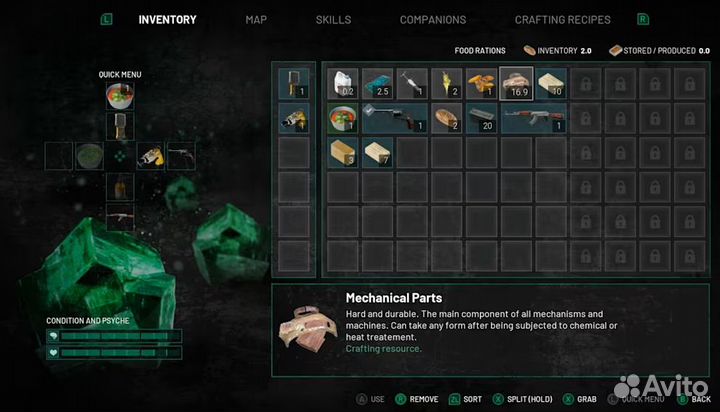Select the pale block stack of 10
720x412 pixels.
pos(551,83)
